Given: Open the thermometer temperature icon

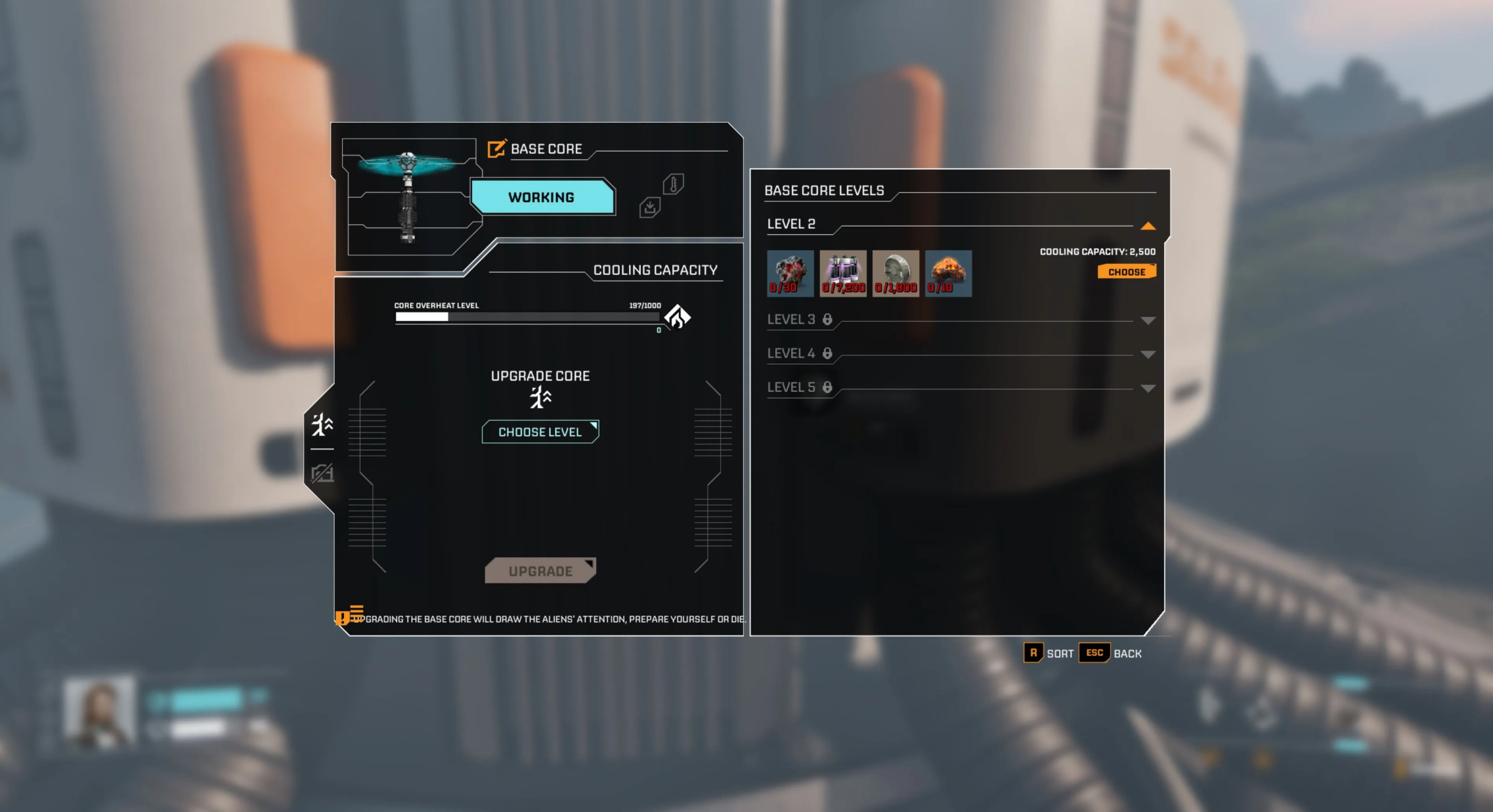Looking at the screenshot, I should tap(673, 184).
